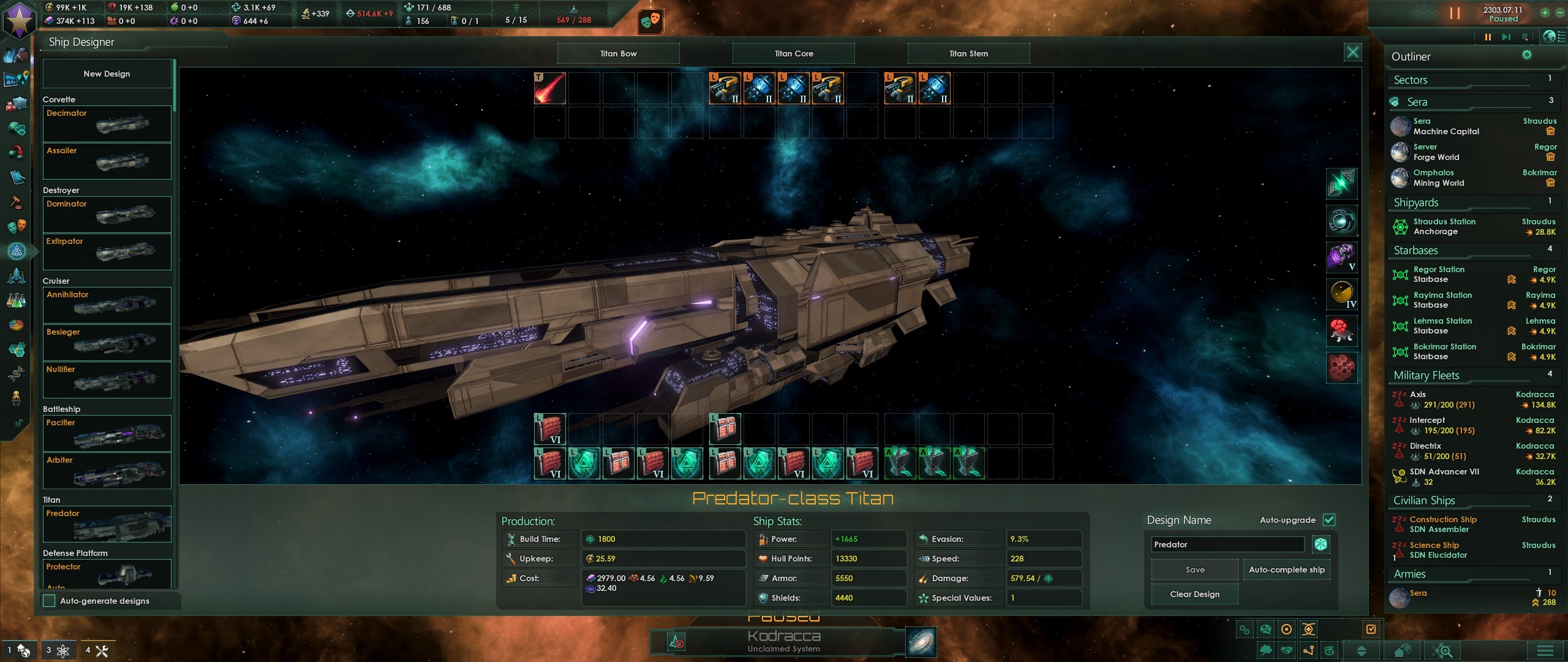Randomize name with the dice button
This screenshot has width=1568, height=662.
(x=1321, y=544)
